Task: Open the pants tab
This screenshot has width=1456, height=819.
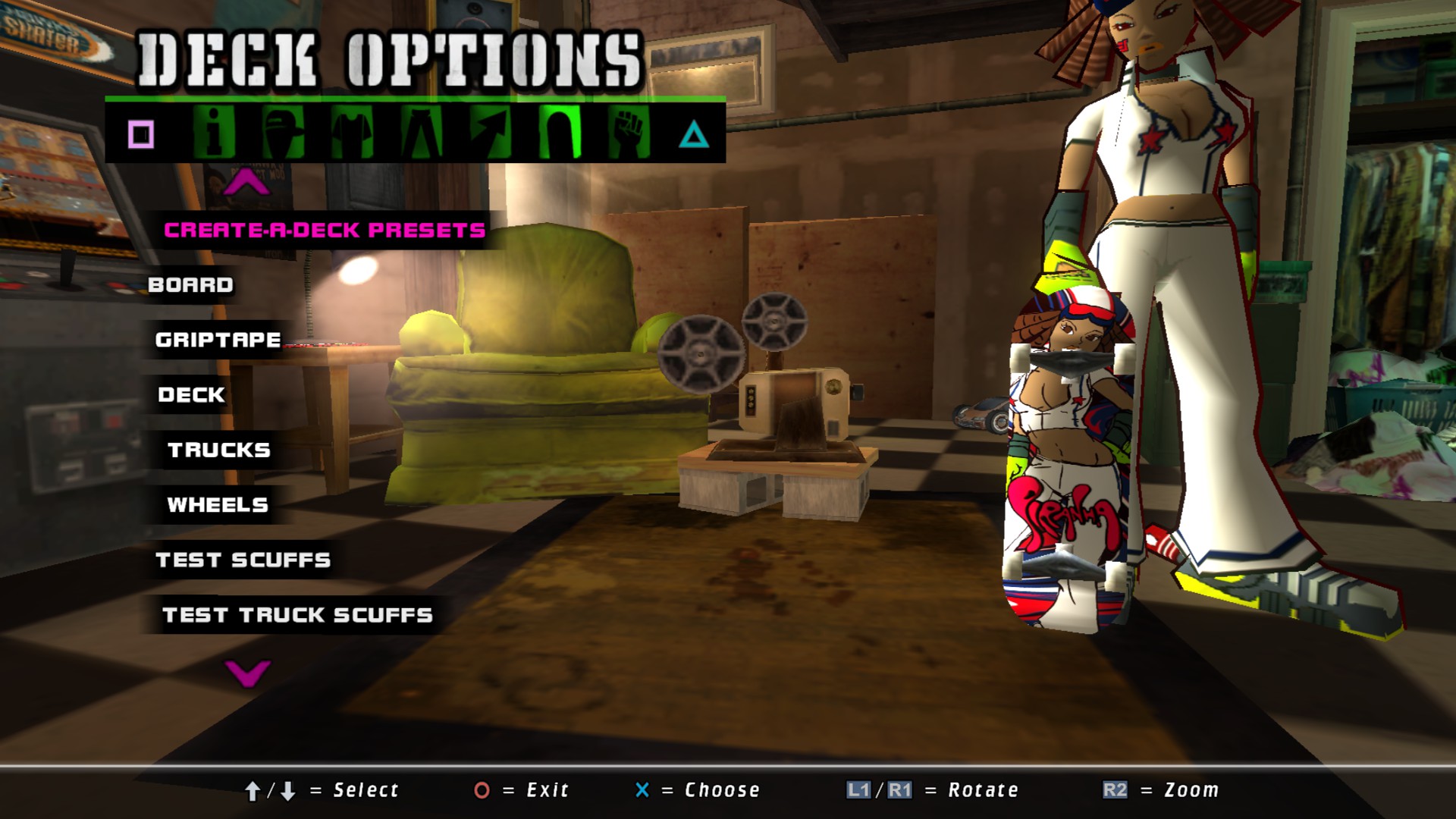Action: click(421, 132)
